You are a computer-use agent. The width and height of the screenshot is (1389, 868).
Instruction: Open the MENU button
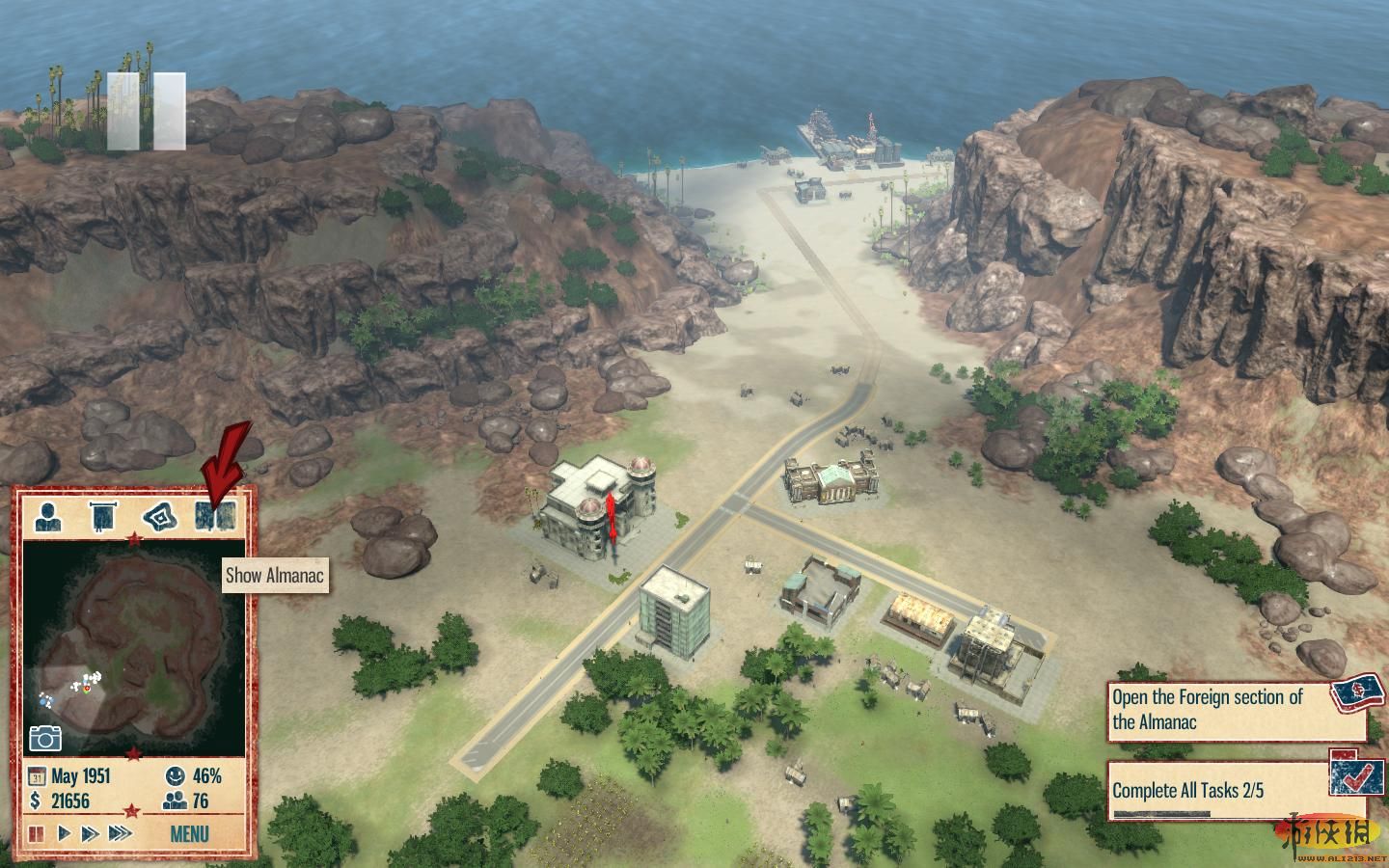point(189,833)
